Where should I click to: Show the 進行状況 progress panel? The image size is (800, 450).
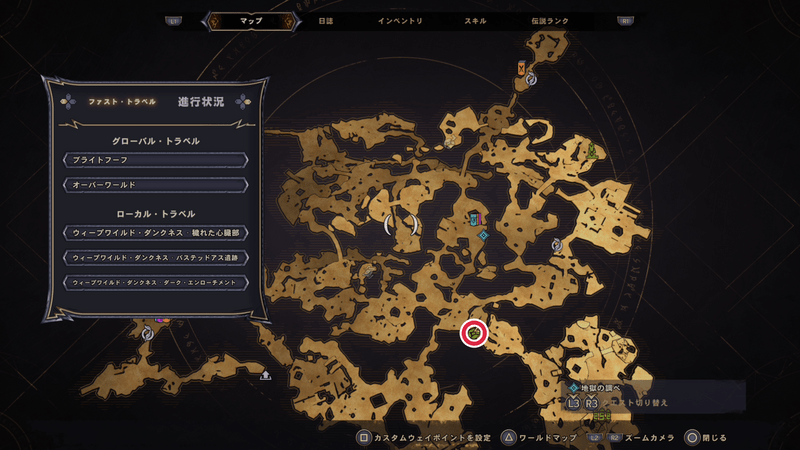click(x=200, y=101)
